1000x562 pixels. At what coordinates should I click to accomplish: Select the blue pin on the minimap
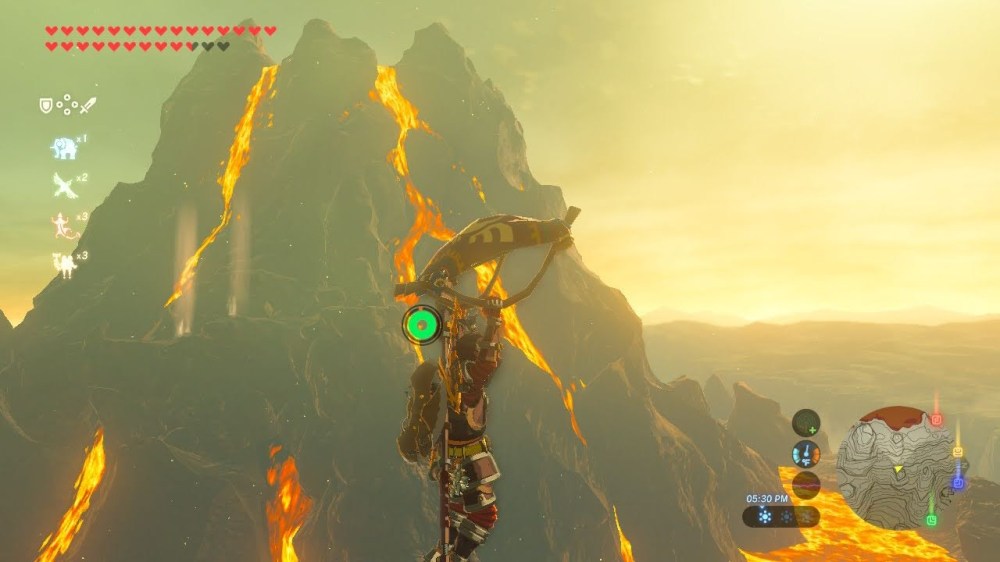click(958, 483)
